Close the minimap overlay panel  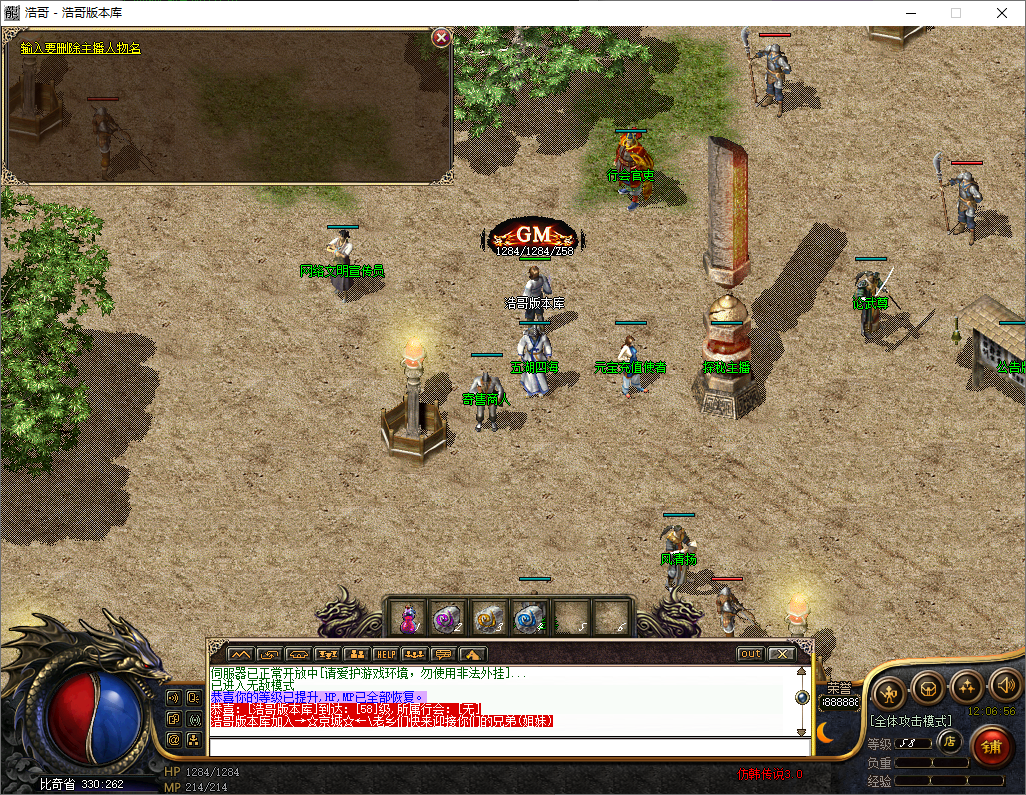(440, 38)
